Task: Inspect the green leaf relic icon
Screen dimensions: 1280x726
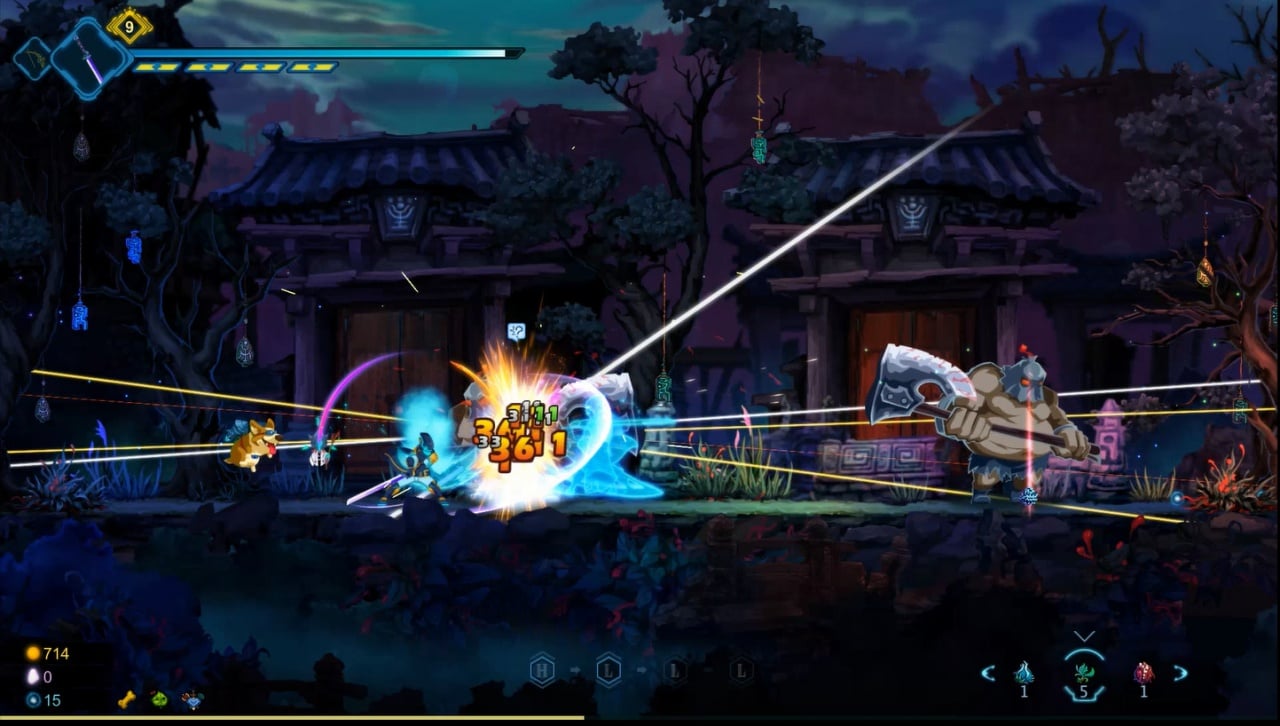Action: coord(158,700)
